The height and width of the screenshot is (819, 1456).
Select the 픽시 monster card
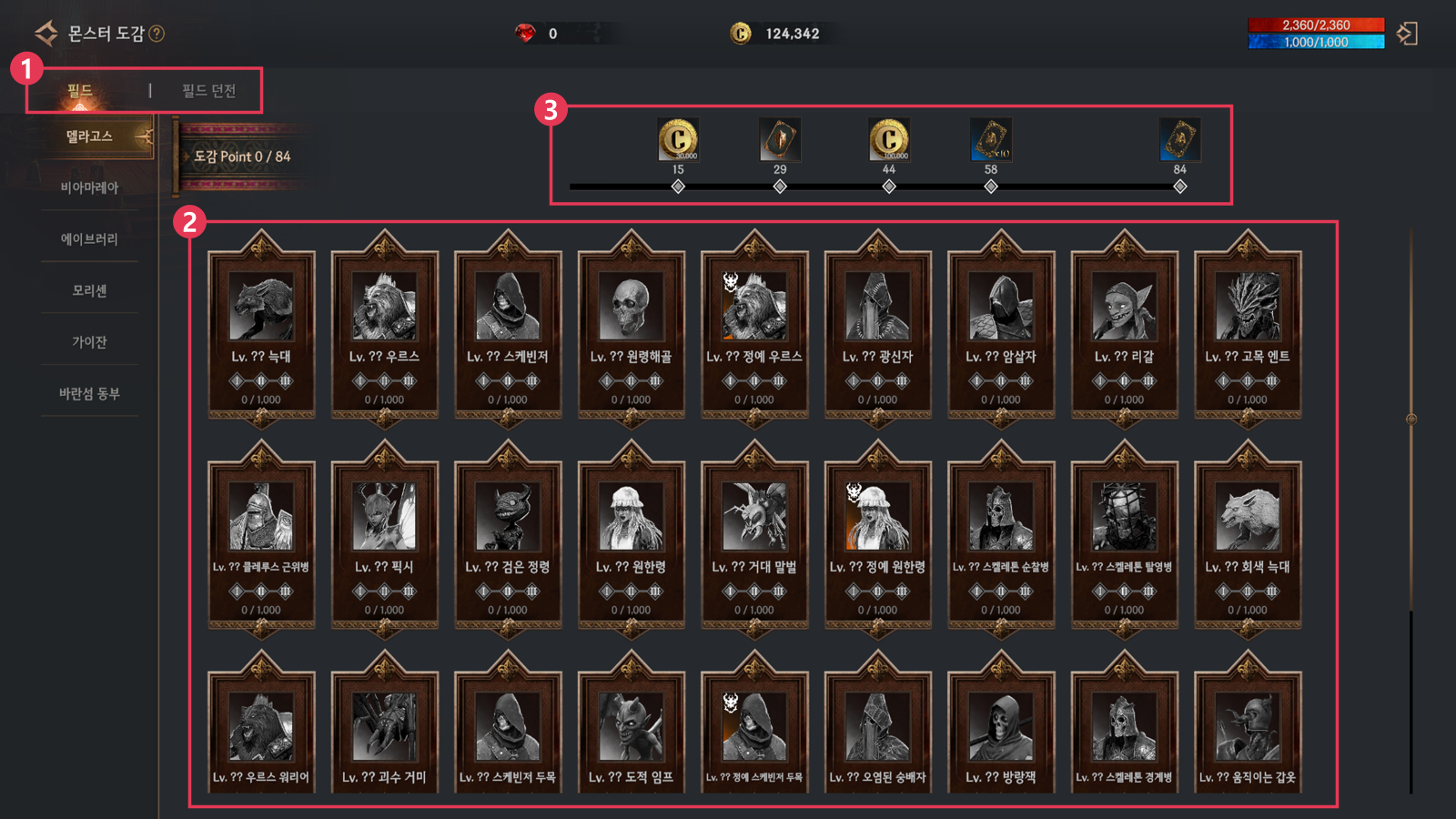(384, 538)
